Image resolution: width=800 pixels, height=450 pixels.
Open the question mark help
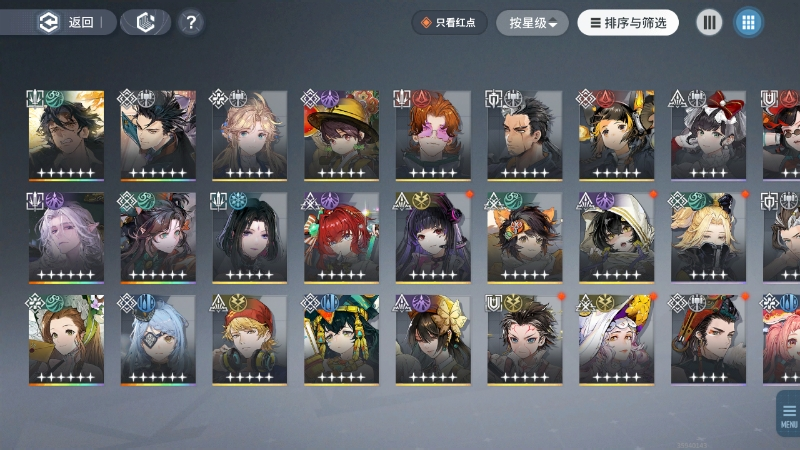(x=192, y=23)
